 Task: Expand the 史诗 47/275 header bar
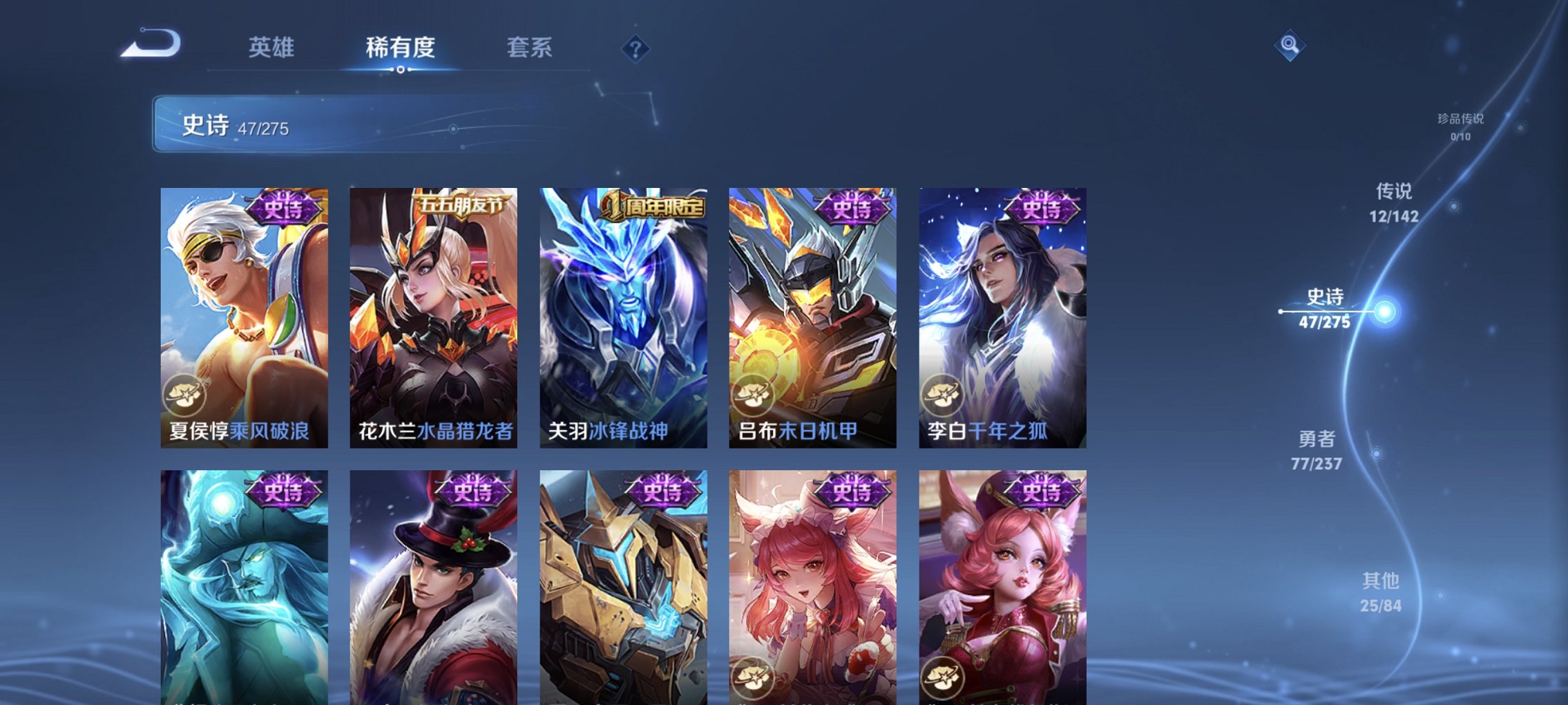tap(380, 123)
